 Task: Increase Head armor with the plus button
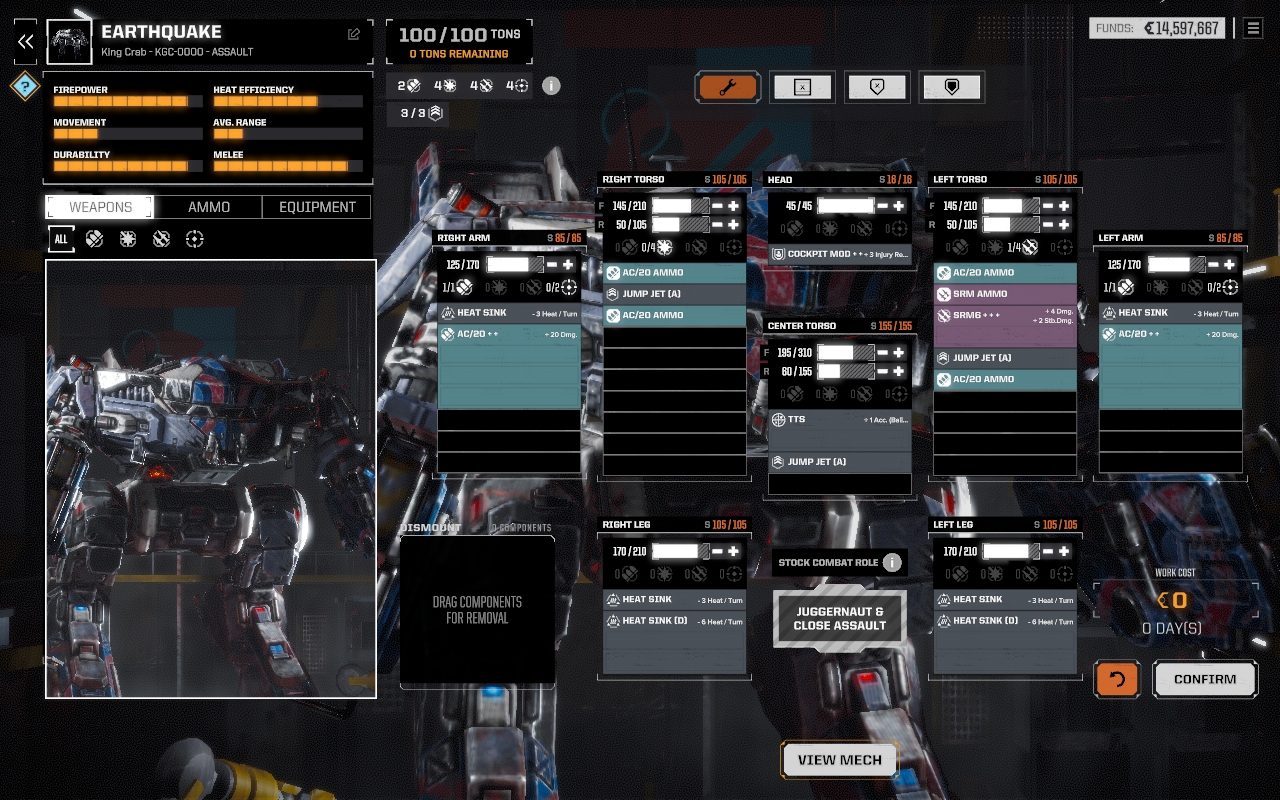pyautogui.click(x=899, y=206)
